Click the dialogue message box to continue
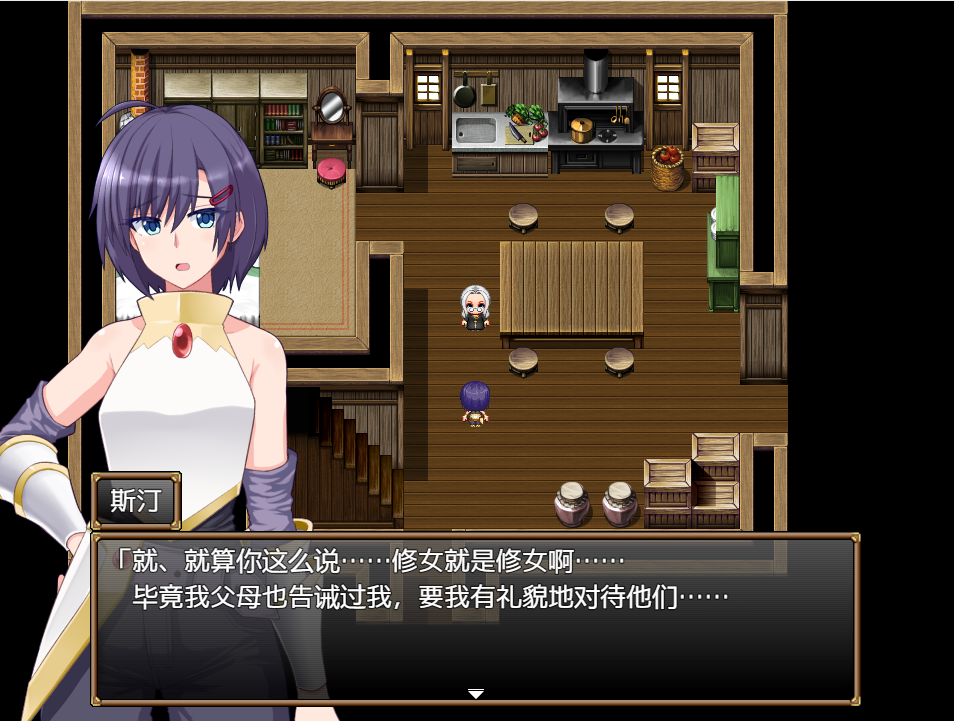This screenshot has width=954, height=721. pos(476,620)
